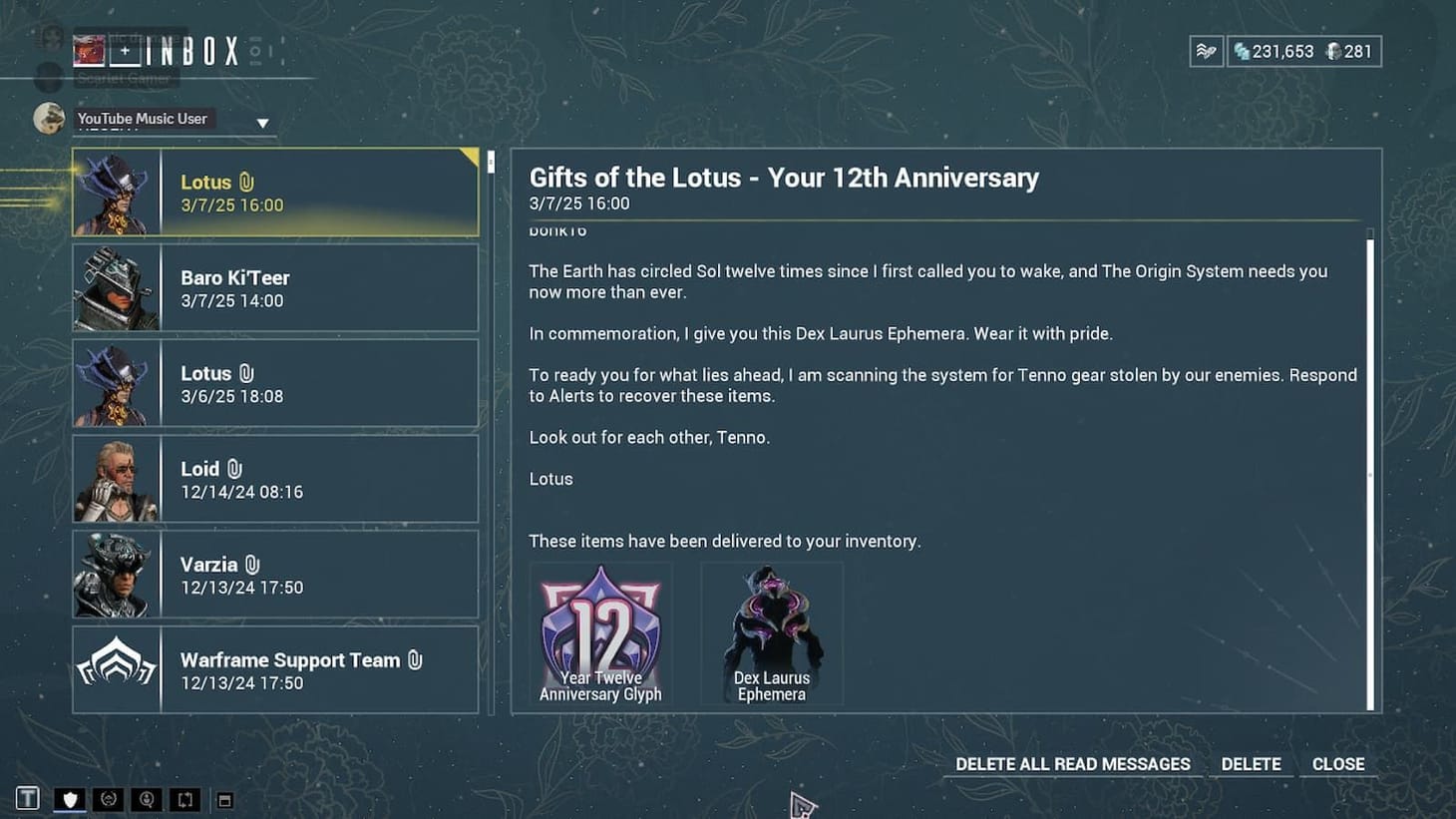View the Dex Laurus Ephemera item
This screenshot has width=1456, height=819.
772,633
